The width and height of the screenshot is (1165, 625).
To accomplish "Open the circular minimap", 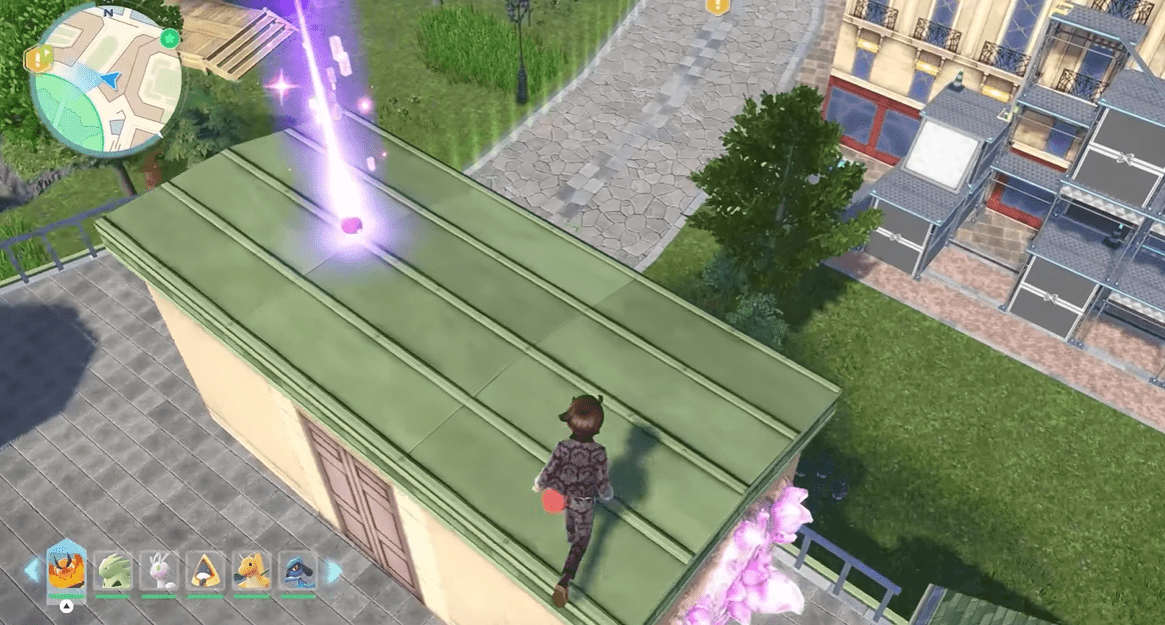I will pos(106,78).
